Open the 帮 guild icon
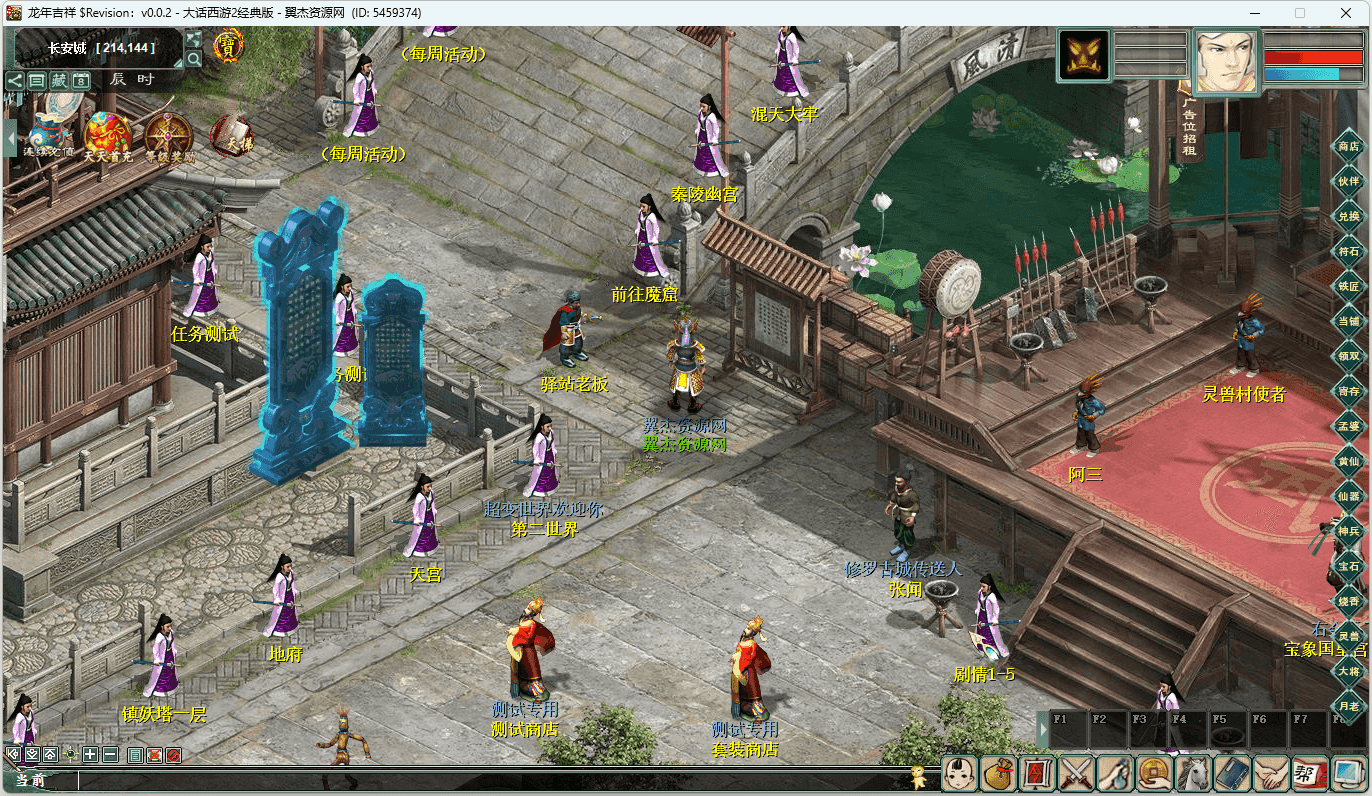The width and height of the screenshot is (1372, 796). 1311,773
